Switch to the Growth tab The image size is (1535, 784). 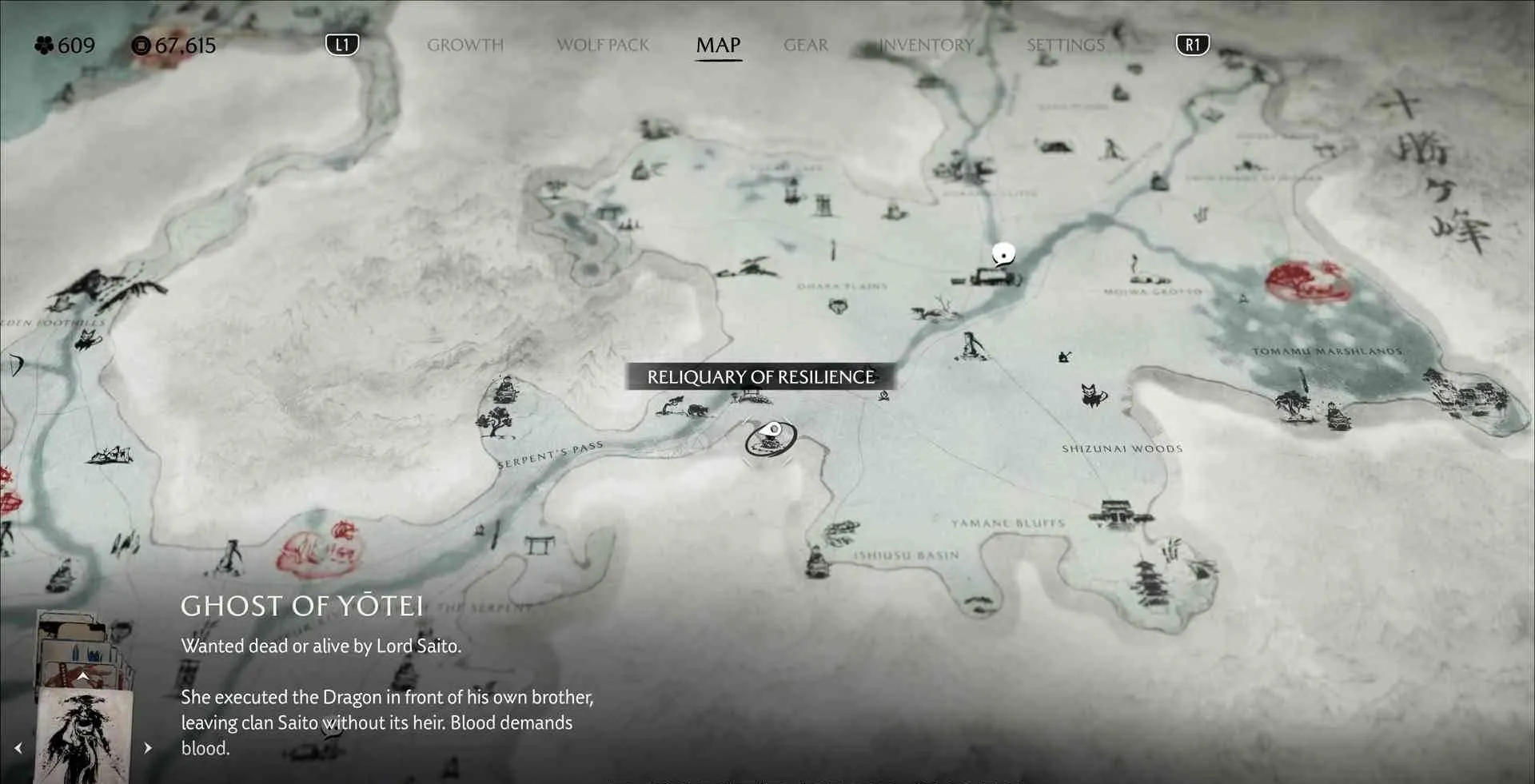click(465, 46)
